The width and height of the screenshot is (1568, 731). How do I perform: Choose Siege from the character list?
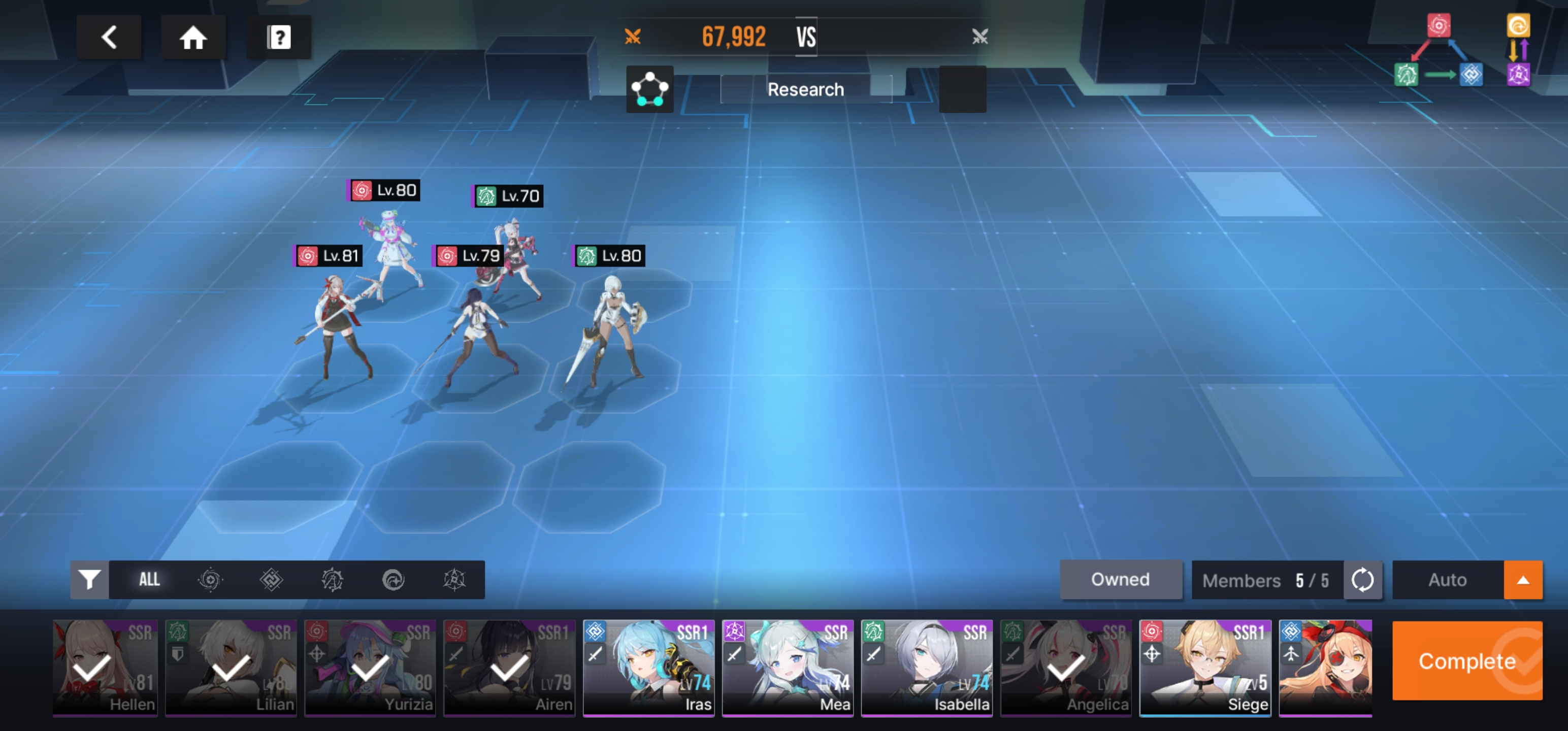point(1204,668)
